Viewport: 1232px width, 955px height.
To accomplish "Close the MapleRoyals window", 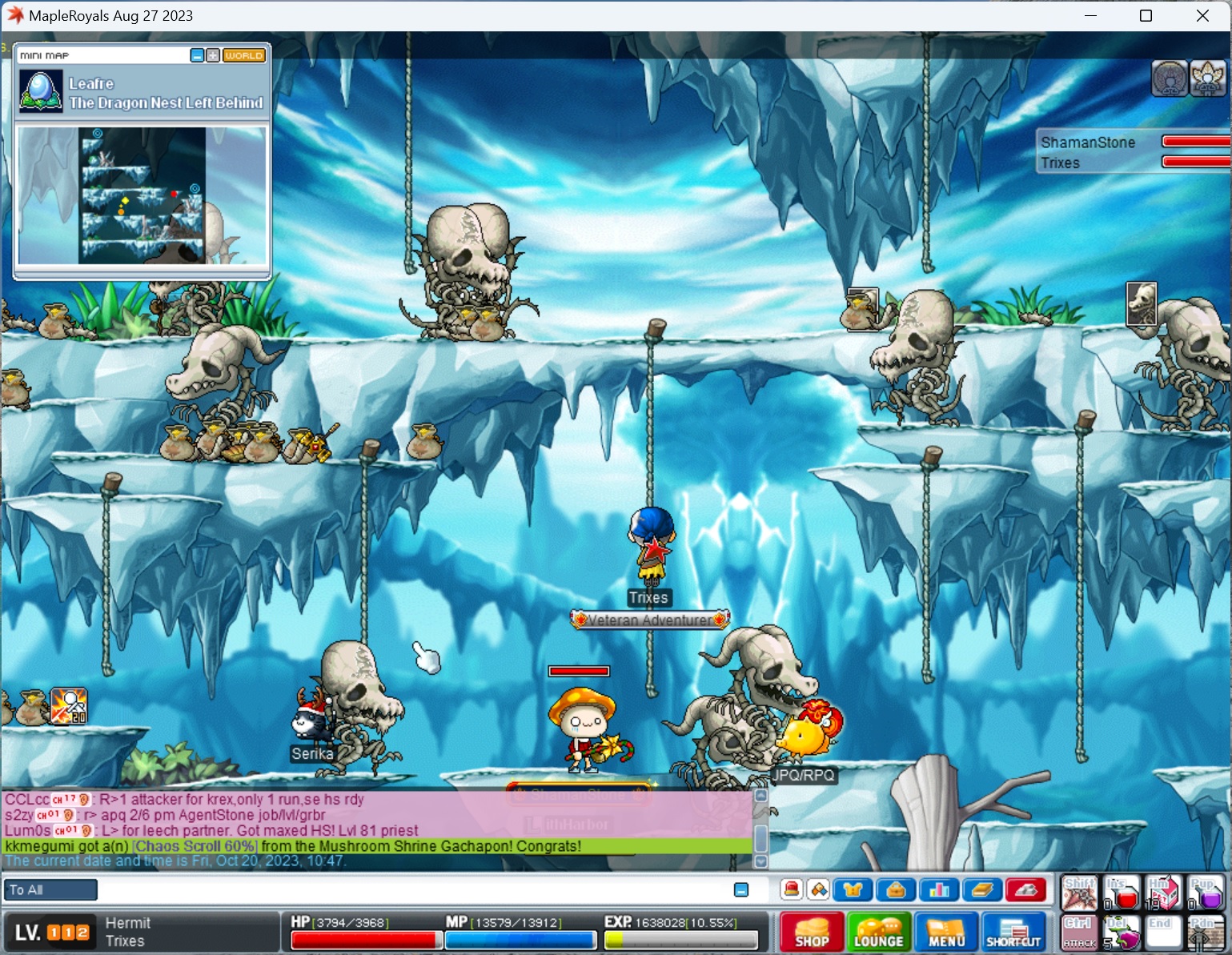I will pyautogui.click(x=1202, y=16).
